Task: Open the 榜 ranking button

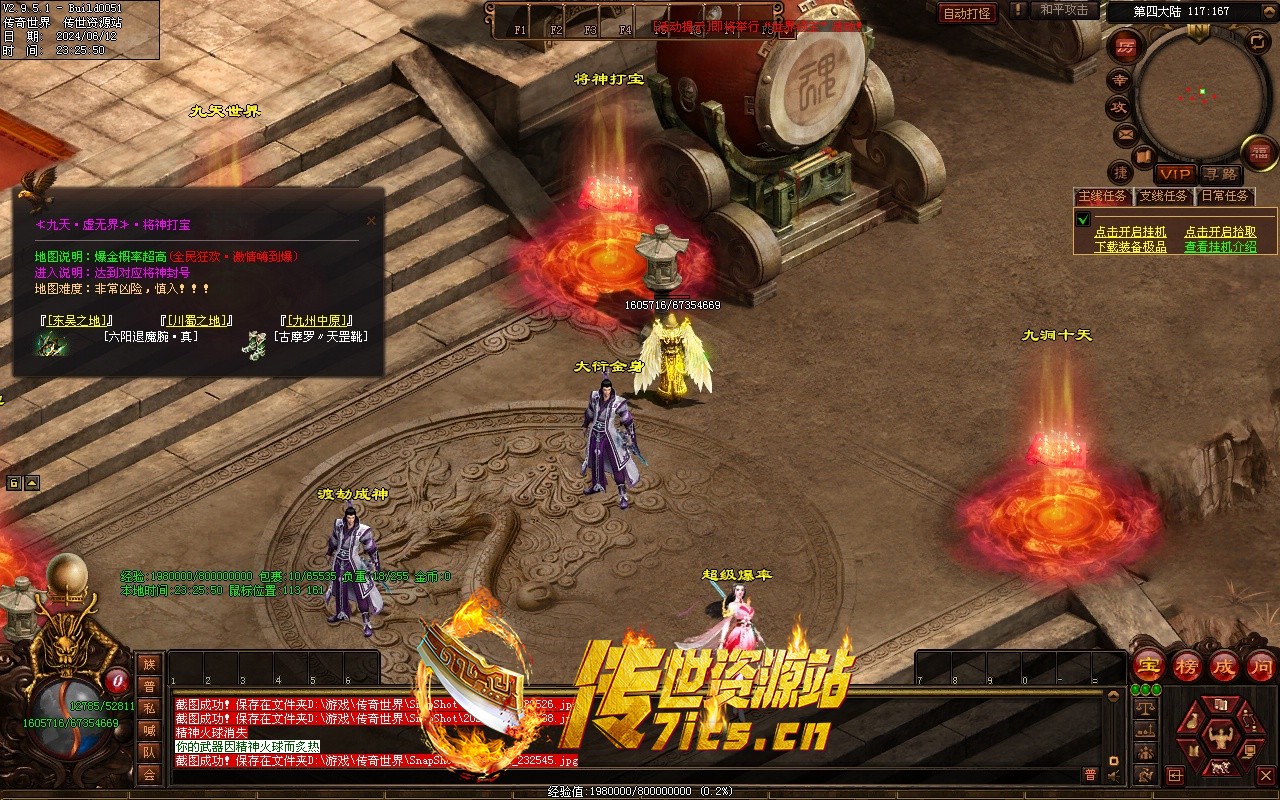Action: click(x=1186, y=666)
